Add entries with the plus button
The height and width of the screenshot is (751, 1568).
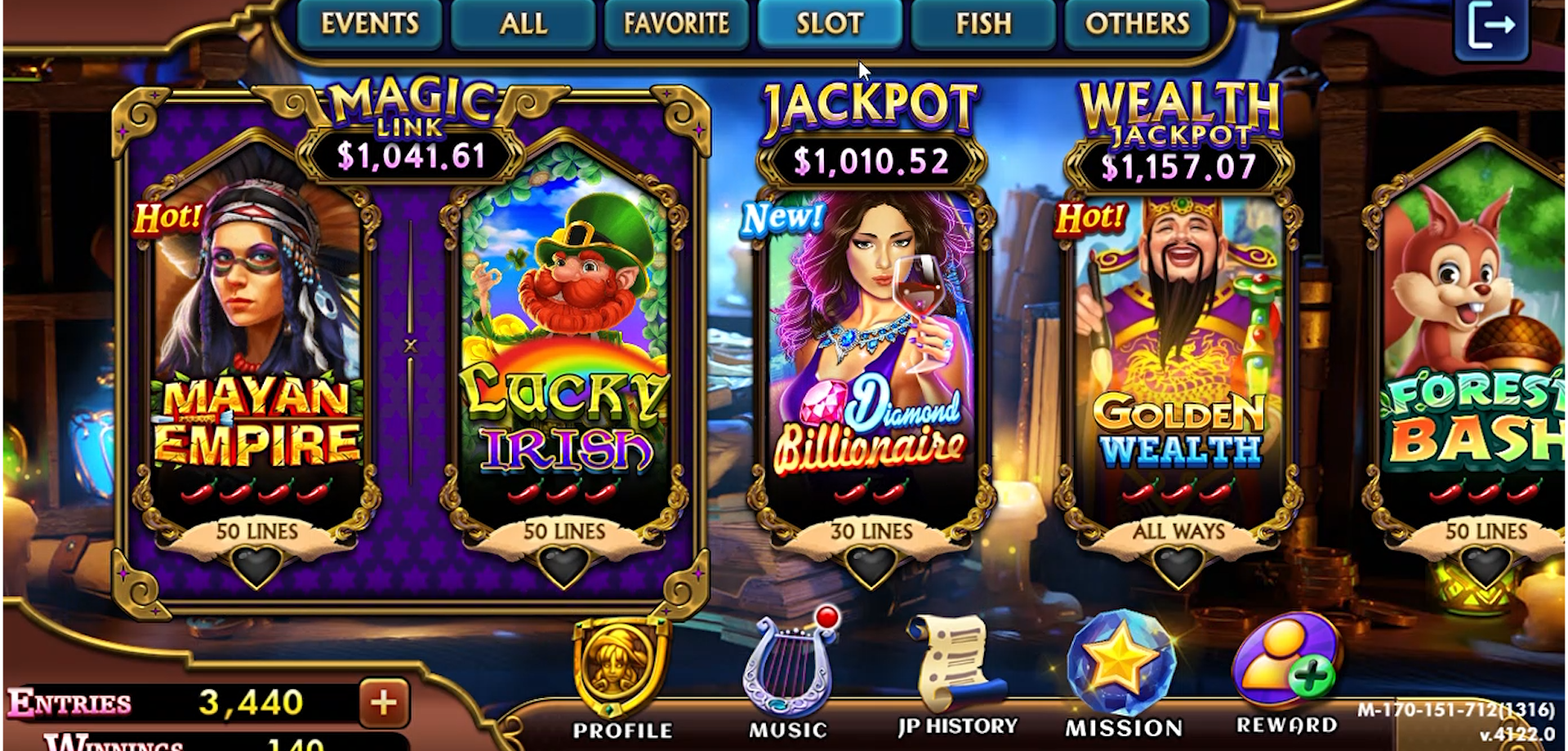click(x=384, y=702)
